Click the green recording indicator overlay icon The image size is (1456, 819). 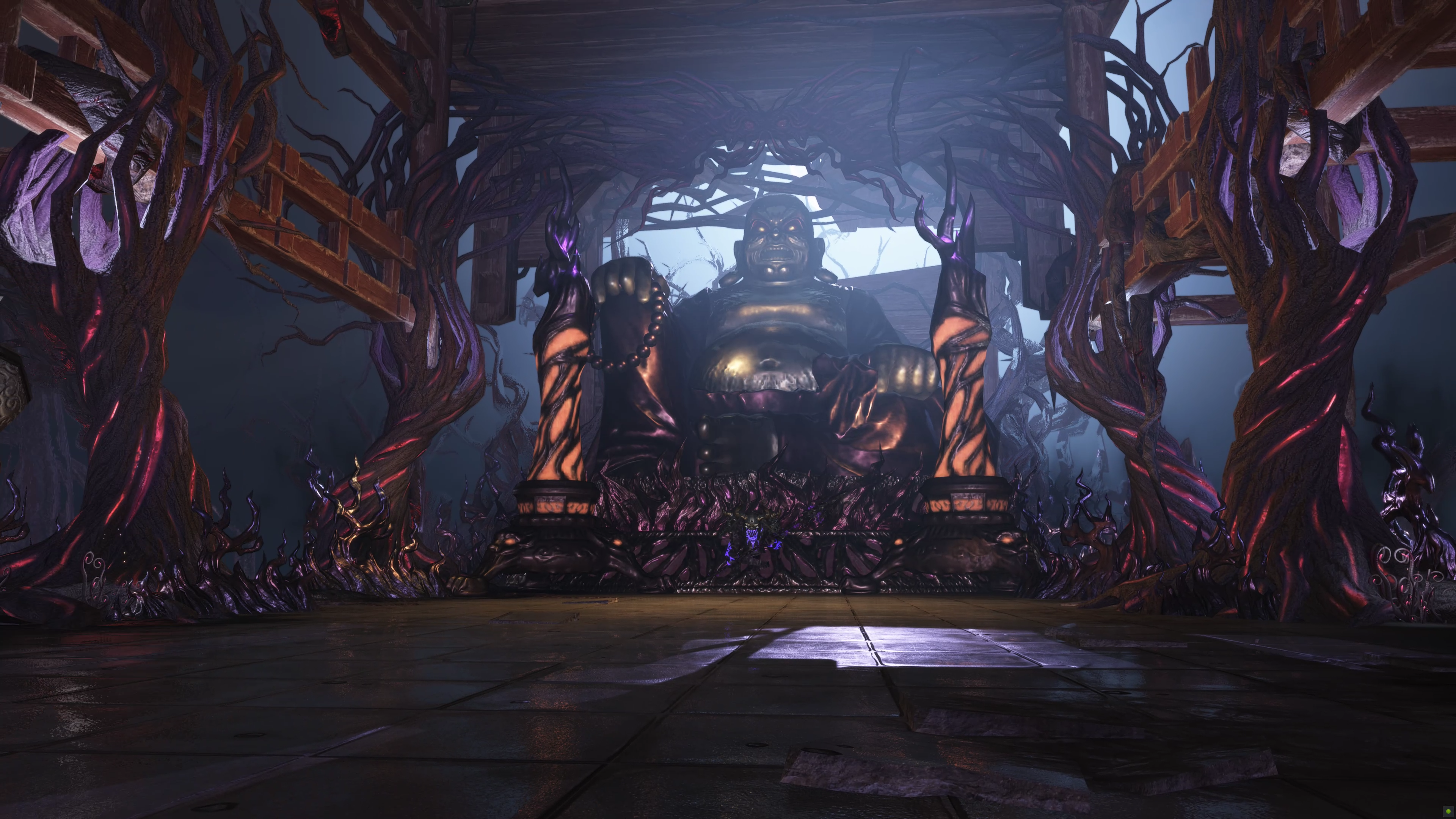(x=1449, y=812)
